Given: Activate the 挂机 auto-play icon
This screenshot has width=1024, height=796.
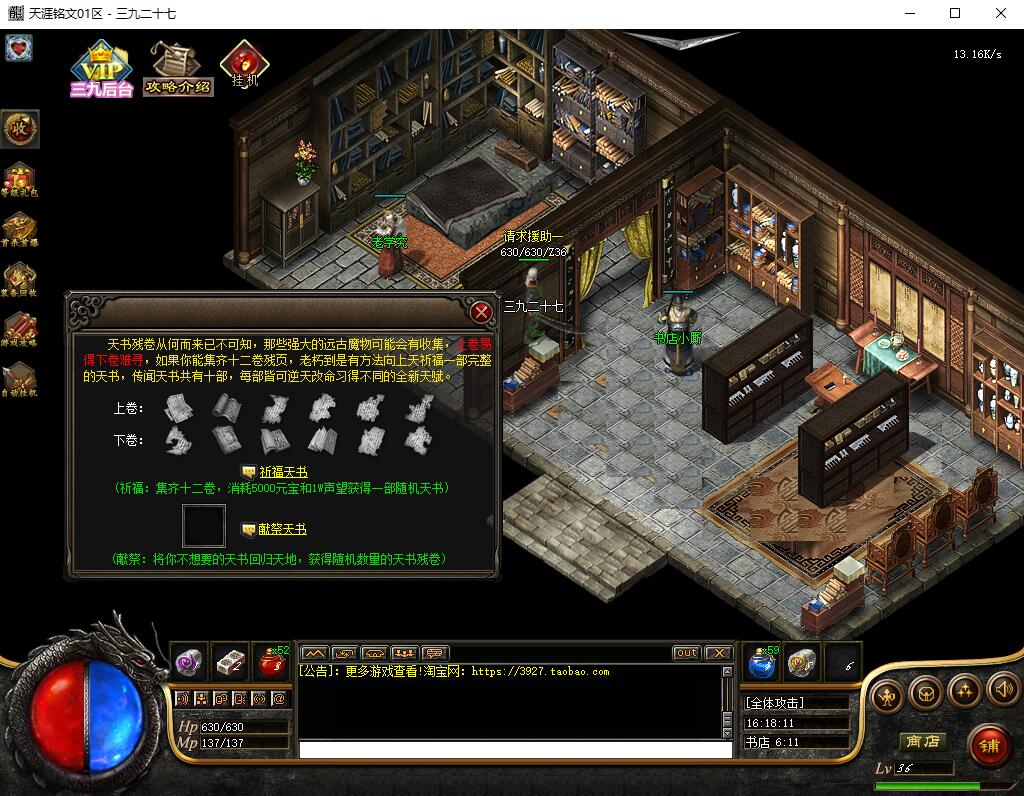Looking at the screenshot, I should tap(243, 64).
